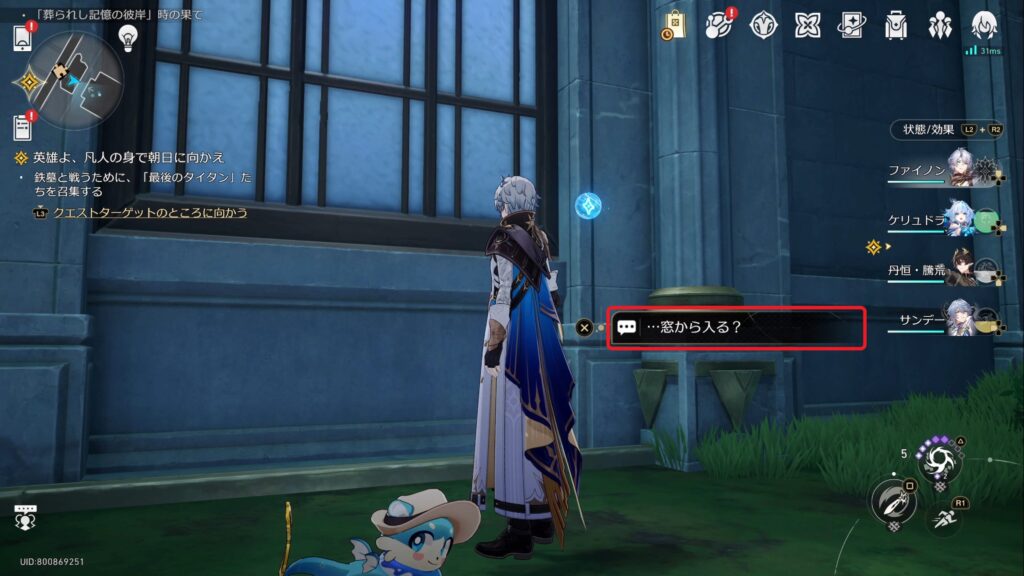Screen dimensions: 1024x576
Task: Activate the swirling technique skill icon
Action: click(x=940, y=462)
